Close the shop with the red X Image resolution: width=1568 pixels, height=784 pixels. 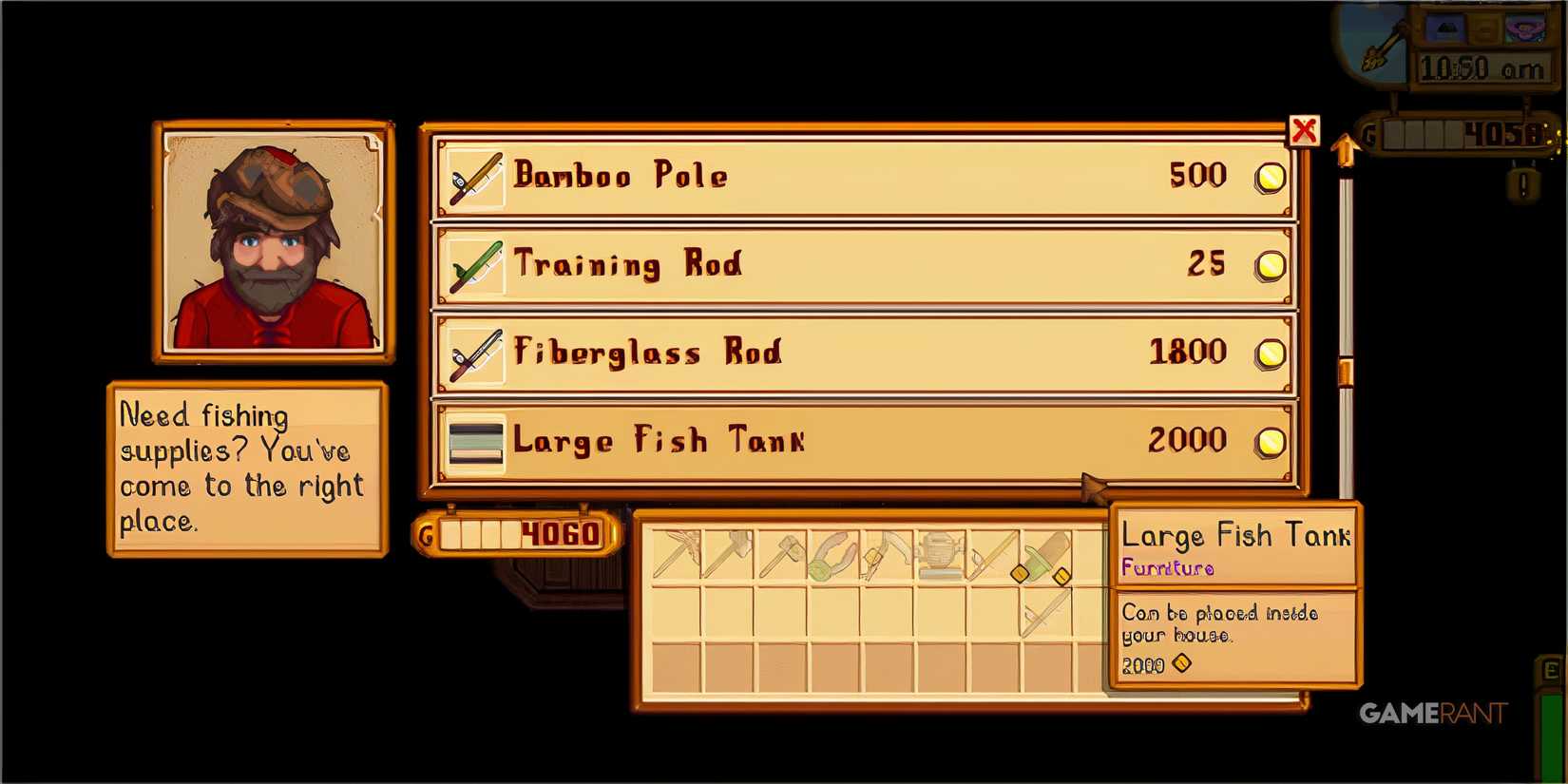[x=1306, y=131]
